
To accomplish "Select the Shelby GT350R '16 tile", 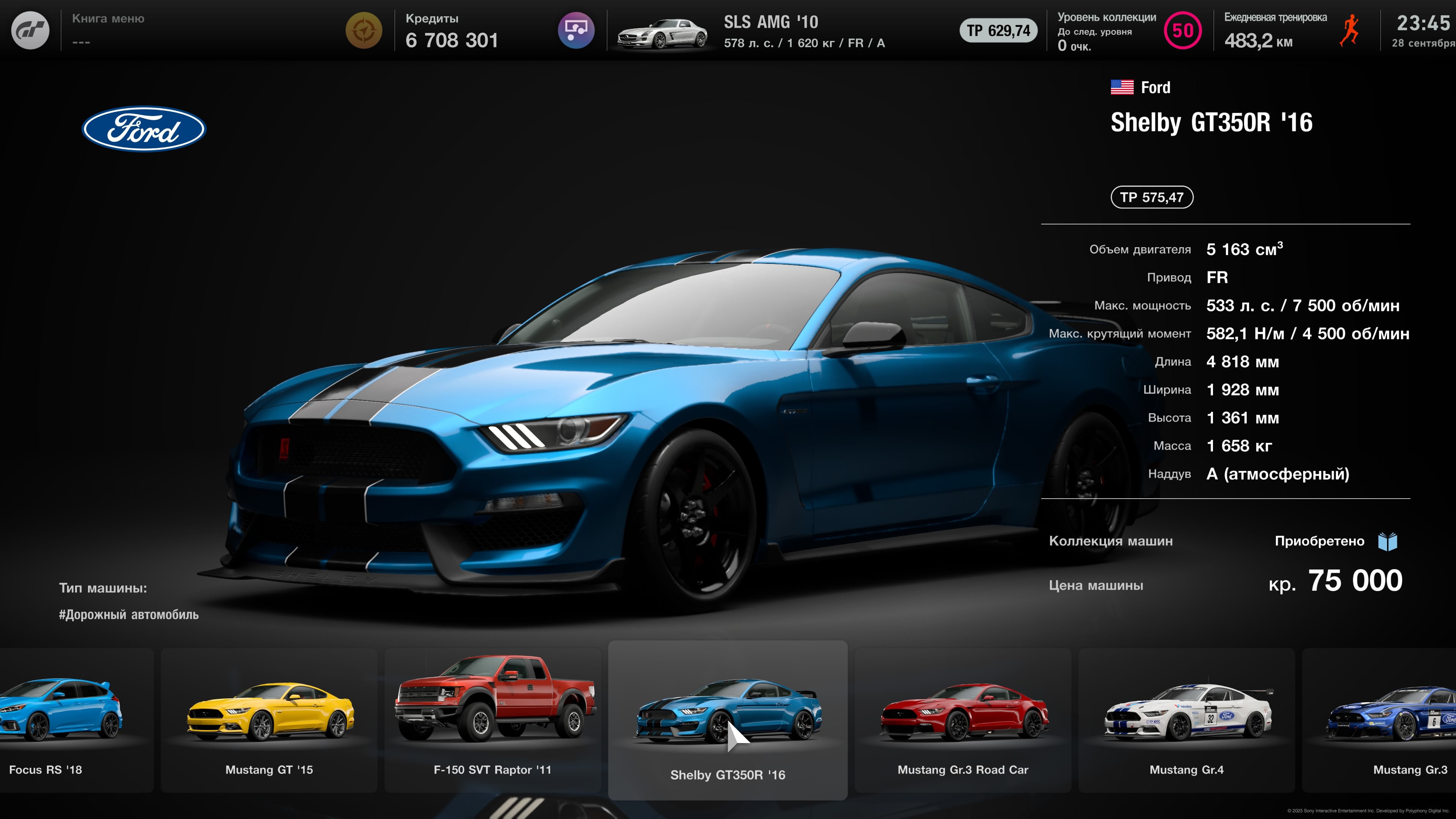I will tap(728, 719).
